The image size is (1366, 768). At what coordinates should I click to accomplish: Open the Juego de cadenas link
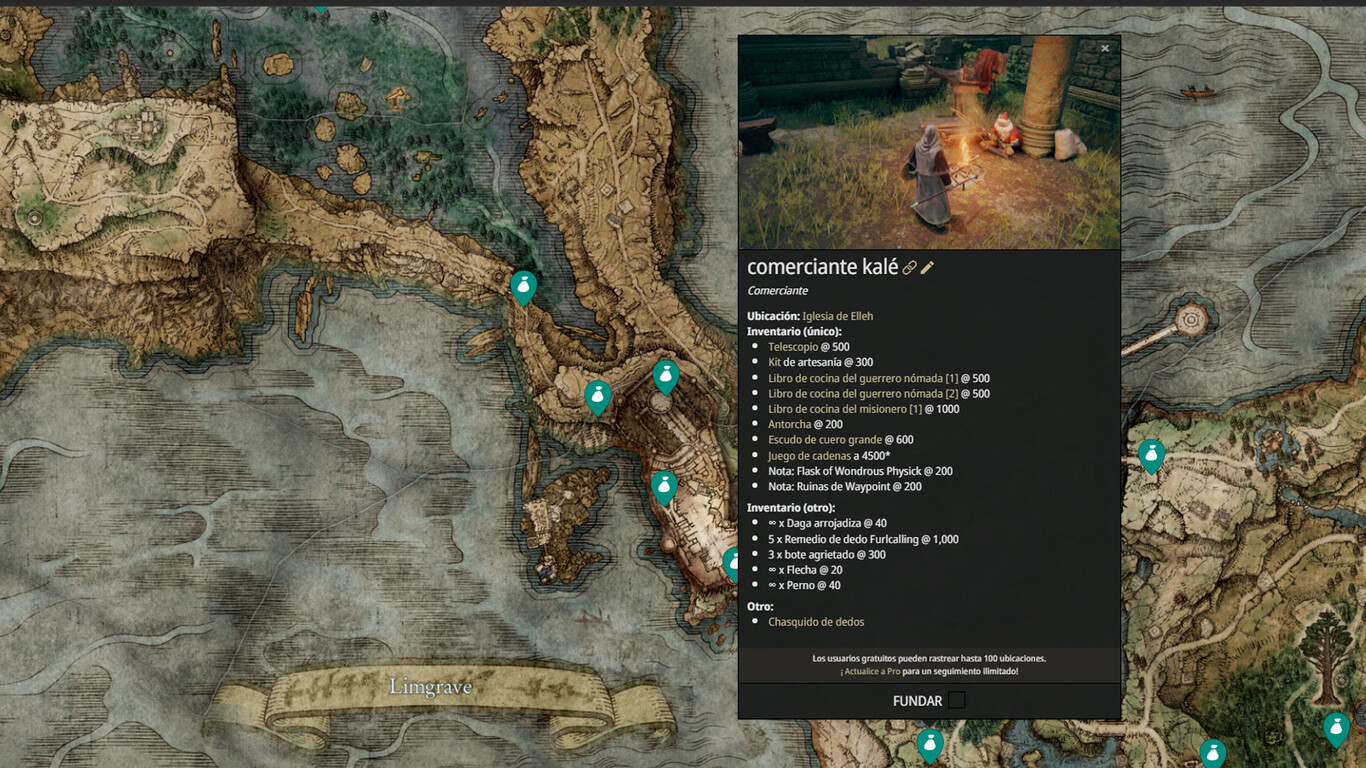tap(809, 456)
